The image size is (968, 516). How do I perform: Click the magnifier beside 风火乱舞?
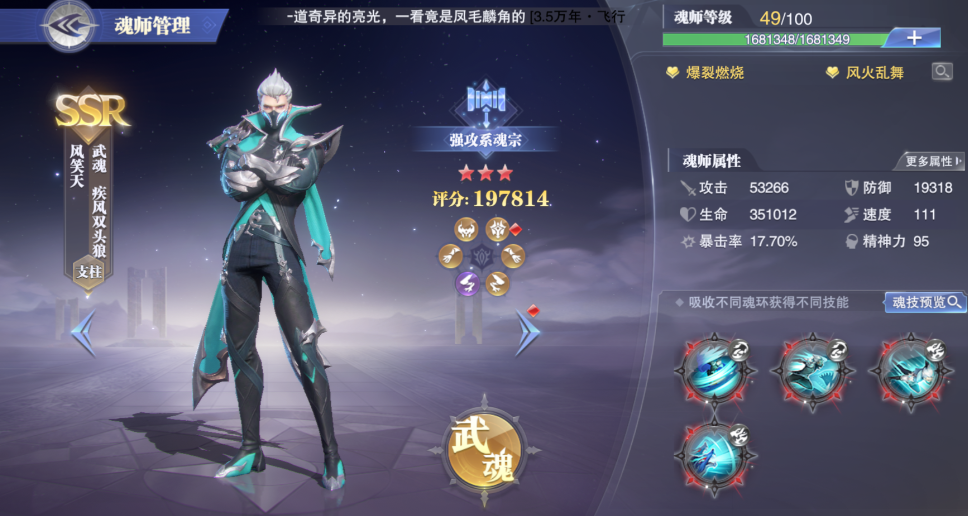pos(942,72)
